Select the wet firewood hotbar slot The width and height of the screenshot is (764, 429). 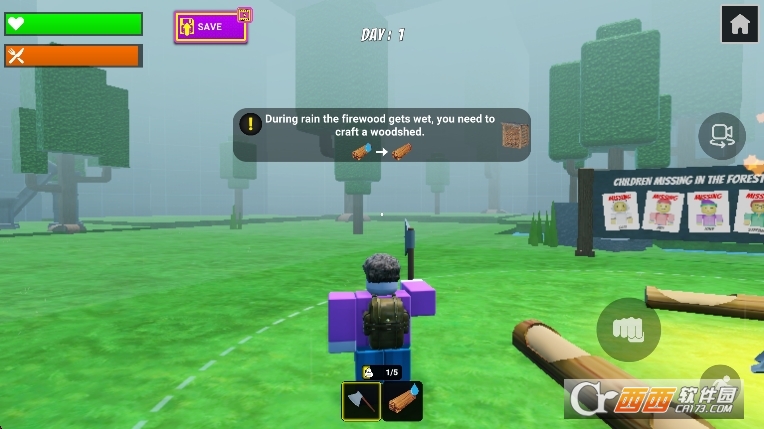tap(402, 401)
